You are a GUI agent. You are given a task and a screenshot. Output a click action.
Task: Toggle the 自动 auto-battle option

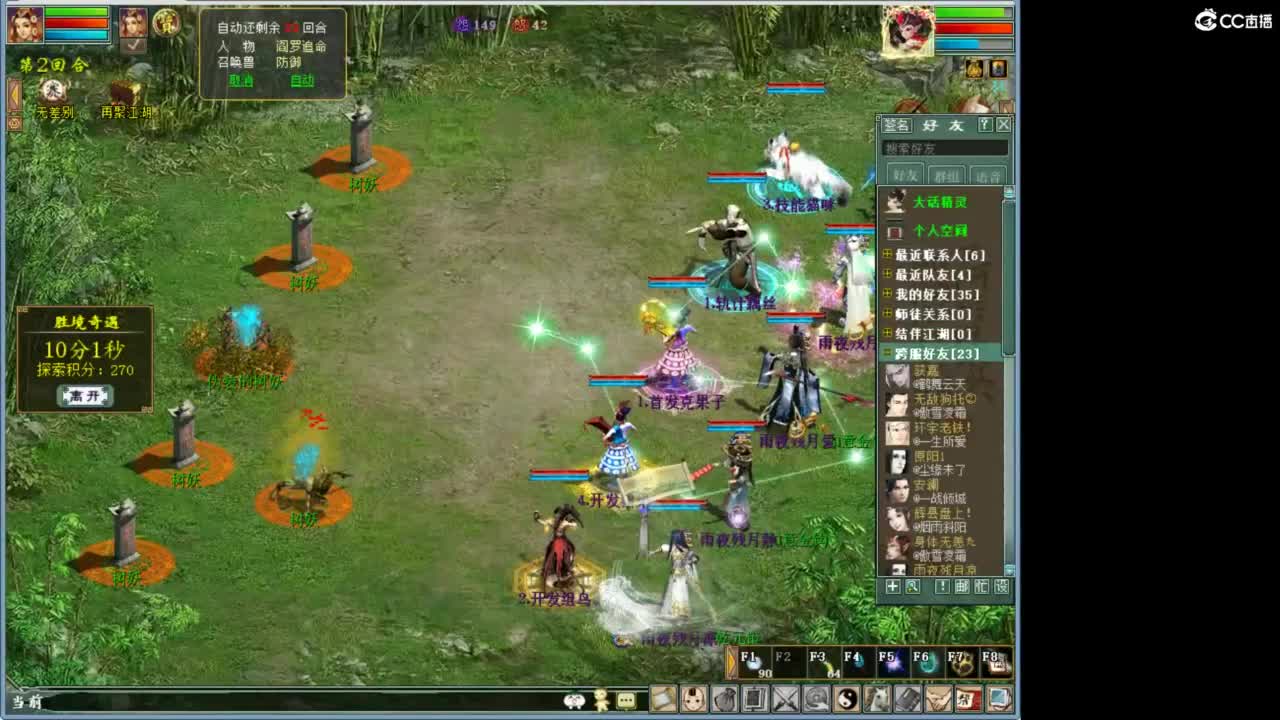click(303, 80)
